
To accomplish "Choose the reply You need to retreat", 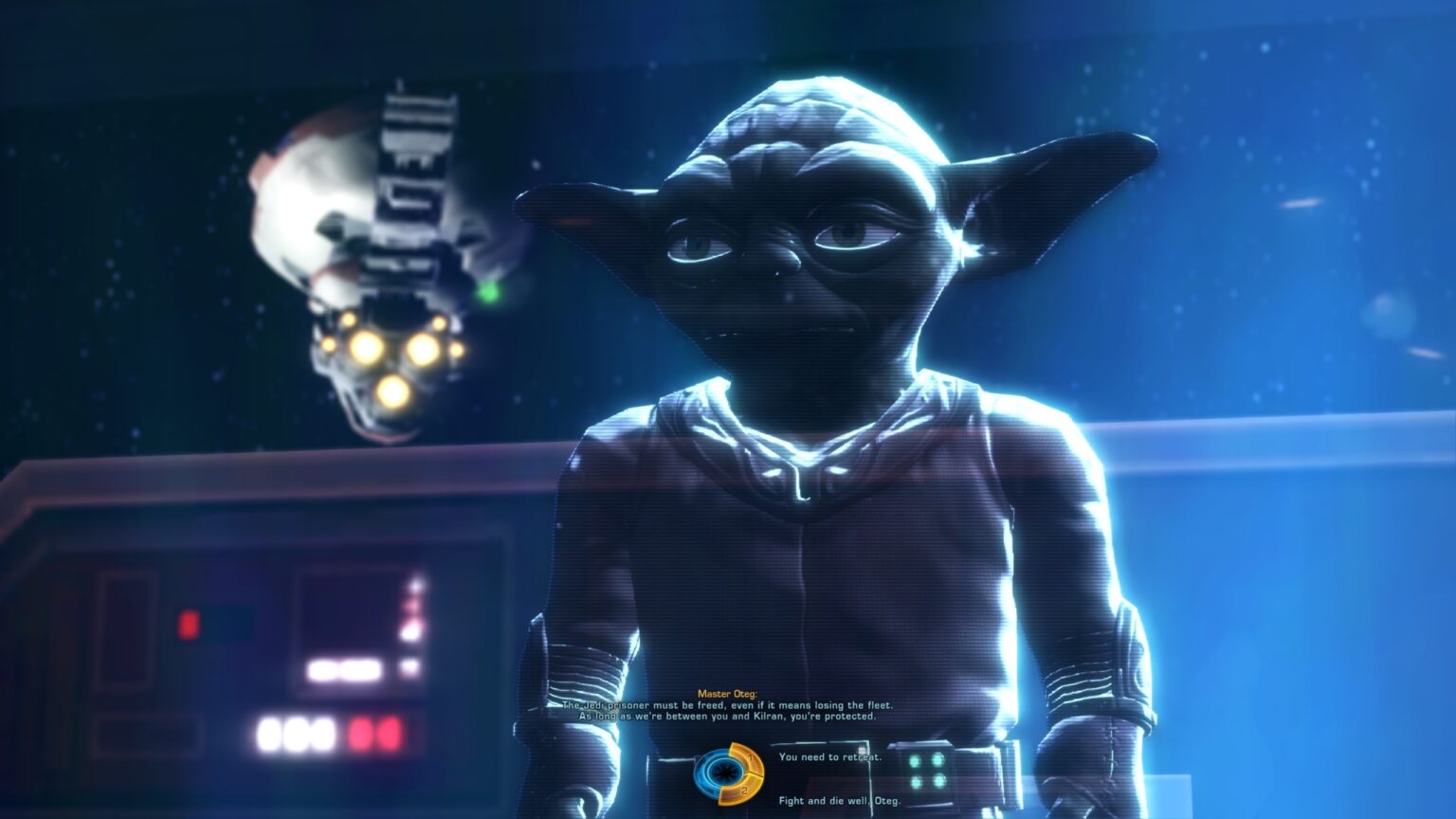I will [x=829, y=758].
